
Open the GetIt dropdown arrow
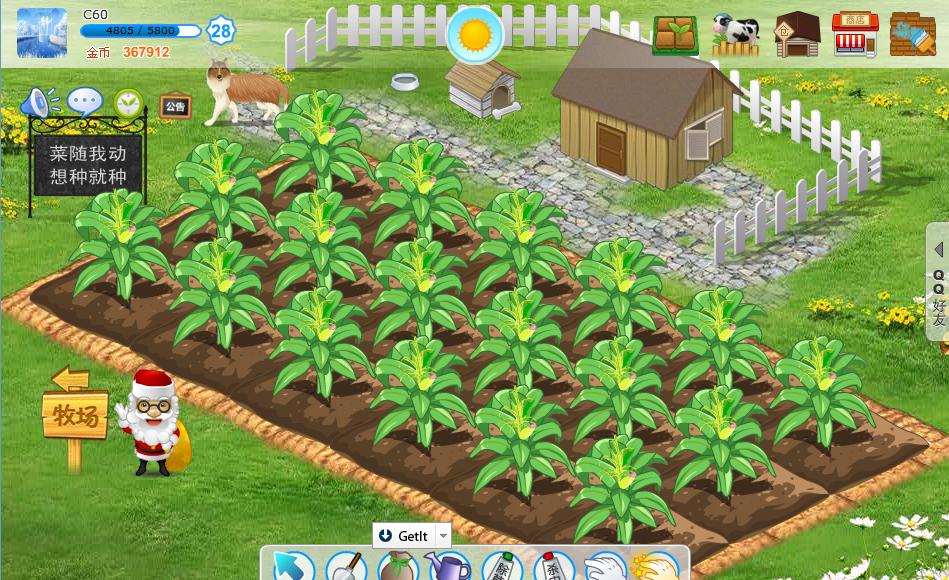pos(443,535)
